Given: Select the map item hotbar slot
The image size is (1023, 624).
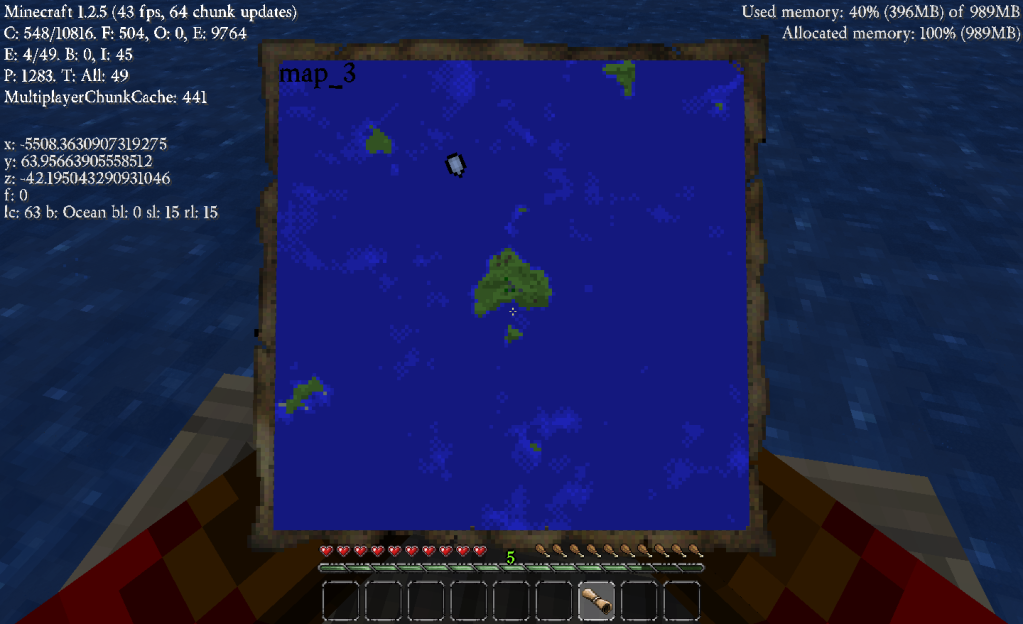Looking at the screenshot, I should coord(597,601).
